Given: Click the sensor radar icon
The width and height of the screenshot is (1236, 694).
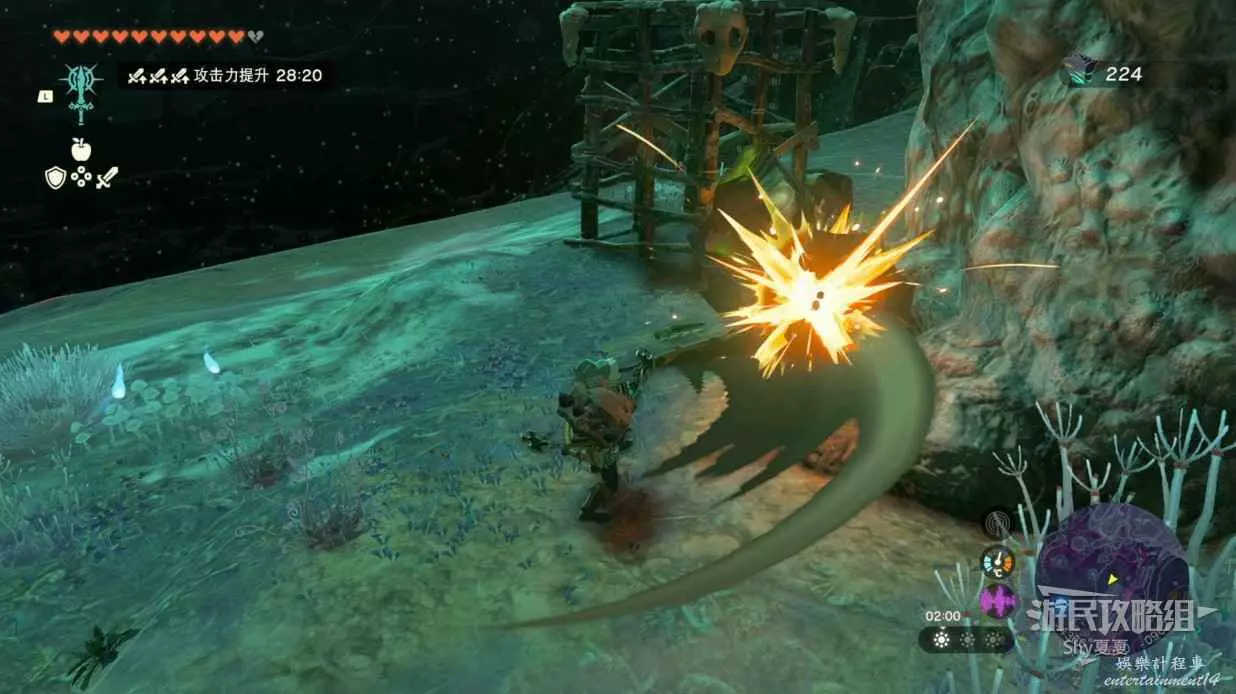Looking at the screenshot, I should 997,524.
